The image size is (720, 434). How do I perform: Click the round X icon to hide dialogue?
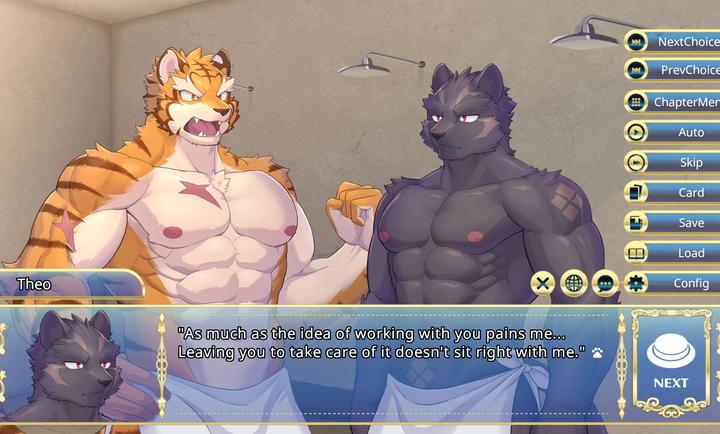coord(542,283)
